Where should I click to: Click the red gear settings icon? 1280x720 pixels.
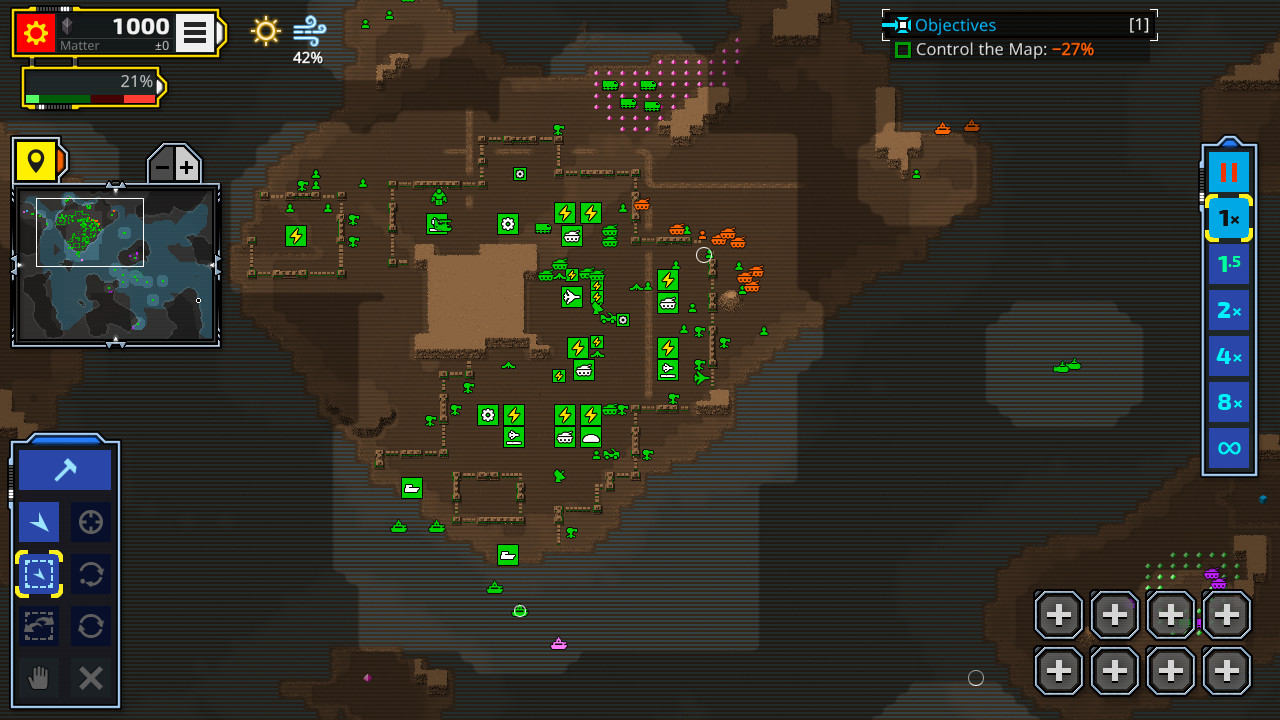(36, 32)
